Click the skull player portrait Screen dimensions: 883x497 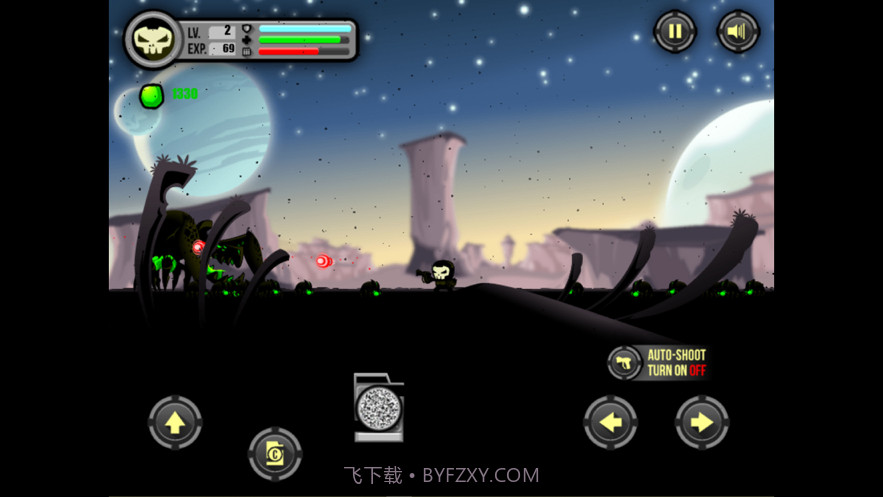tap(152, 39)
